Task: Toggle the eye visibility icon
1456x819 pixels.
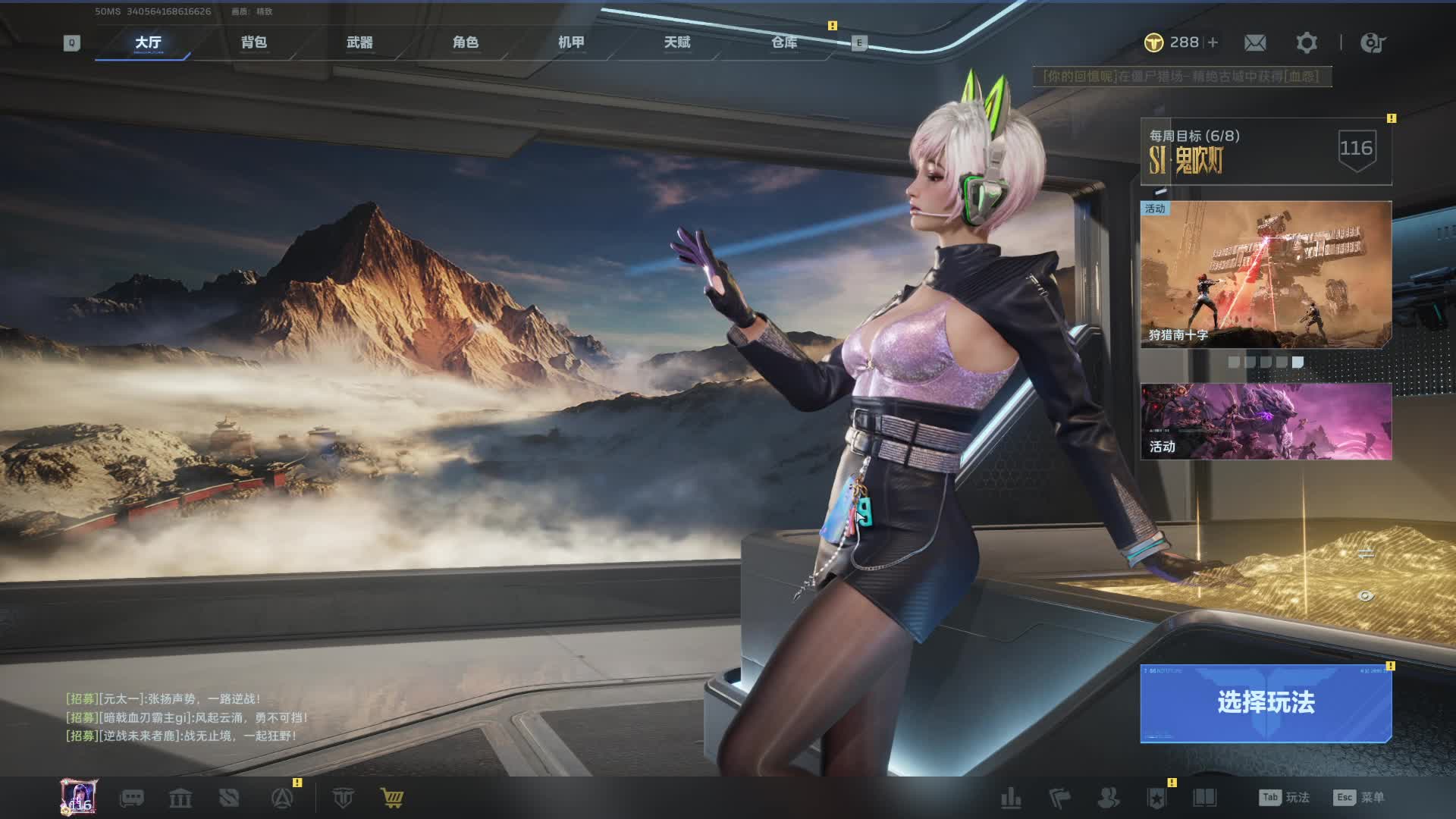Action: (x=1365, y=596)
